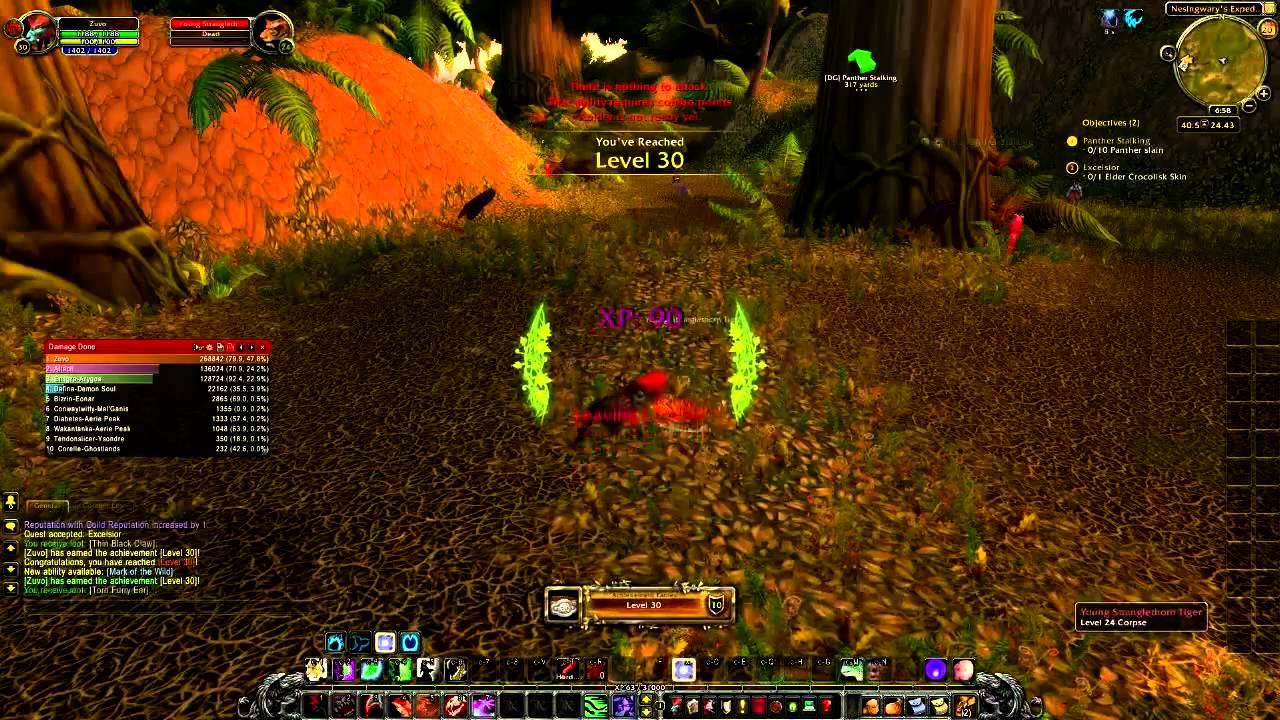
Task: Click the Level 30 achievement alert
Action: [x=640, y=604]
